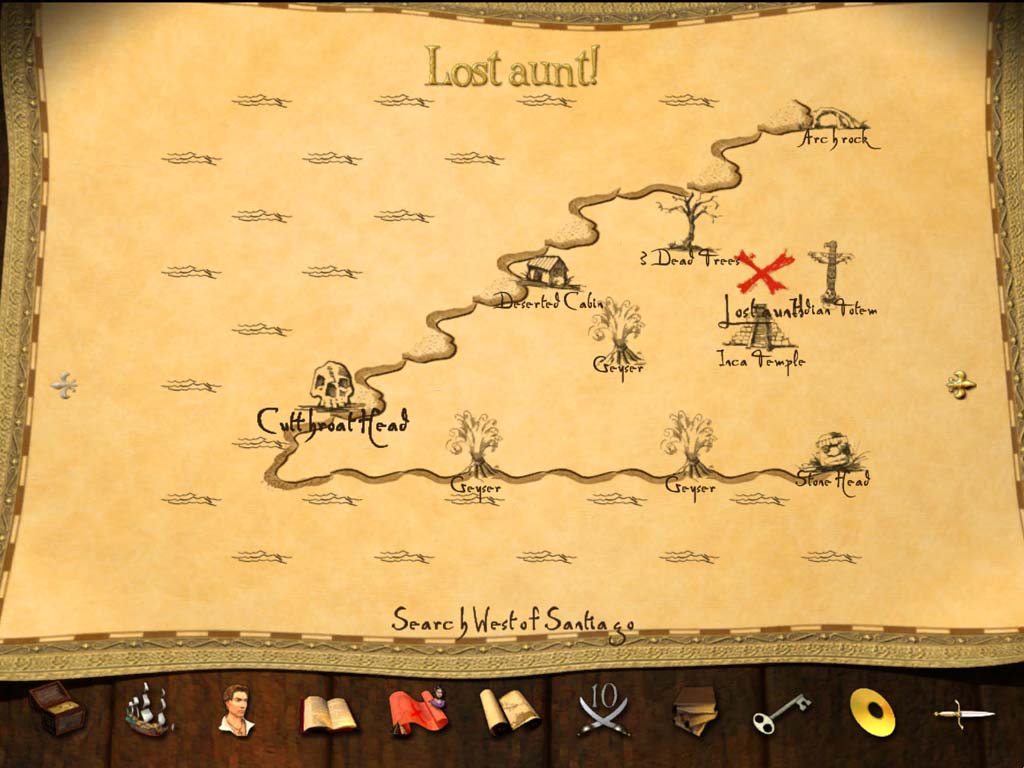Open the treasure chest icon

[57, 708]
